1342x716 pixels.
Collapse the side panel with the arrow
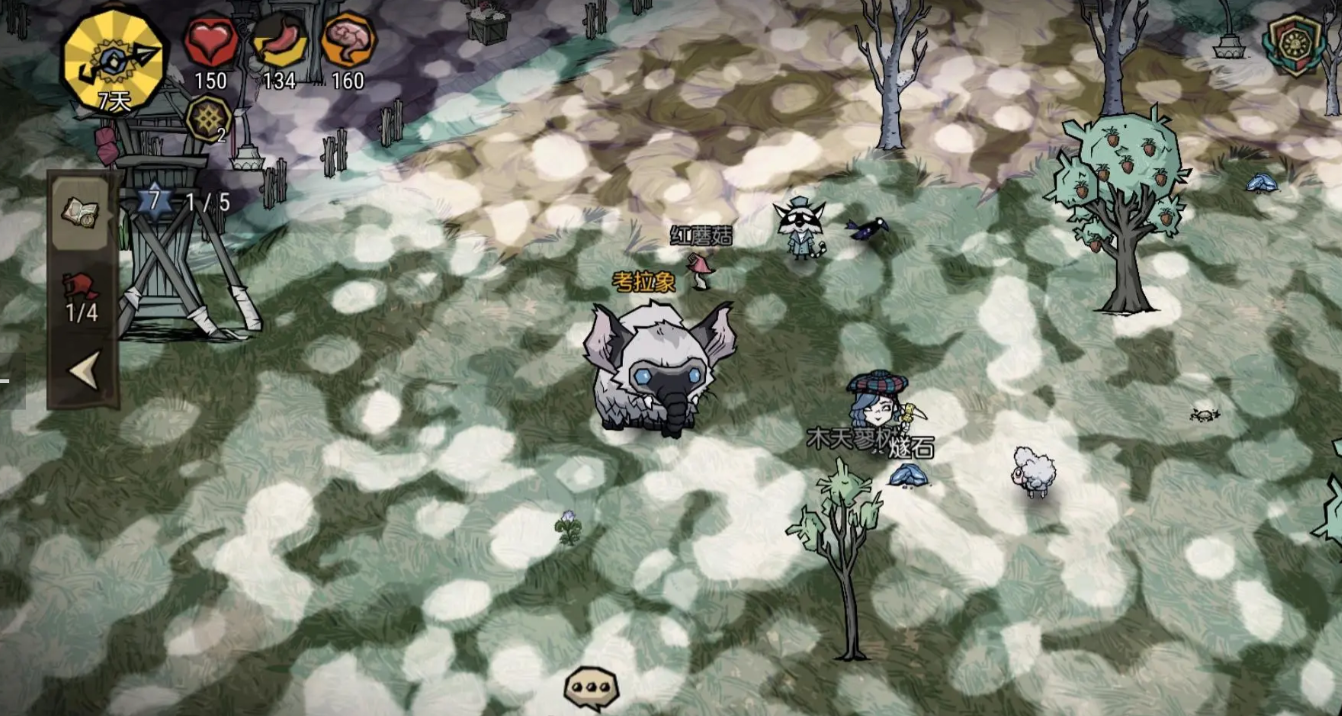point(82,371)
